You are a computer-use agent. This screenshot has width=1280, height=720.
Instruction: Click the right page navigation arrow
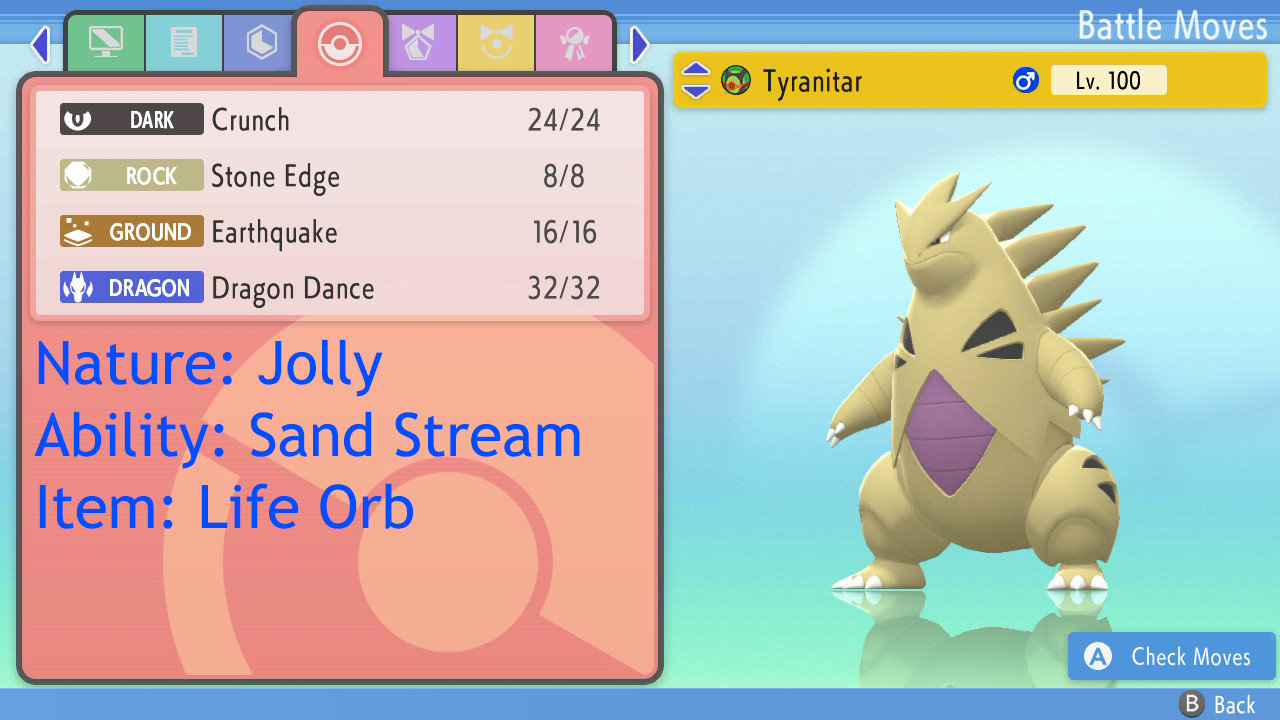639,44
